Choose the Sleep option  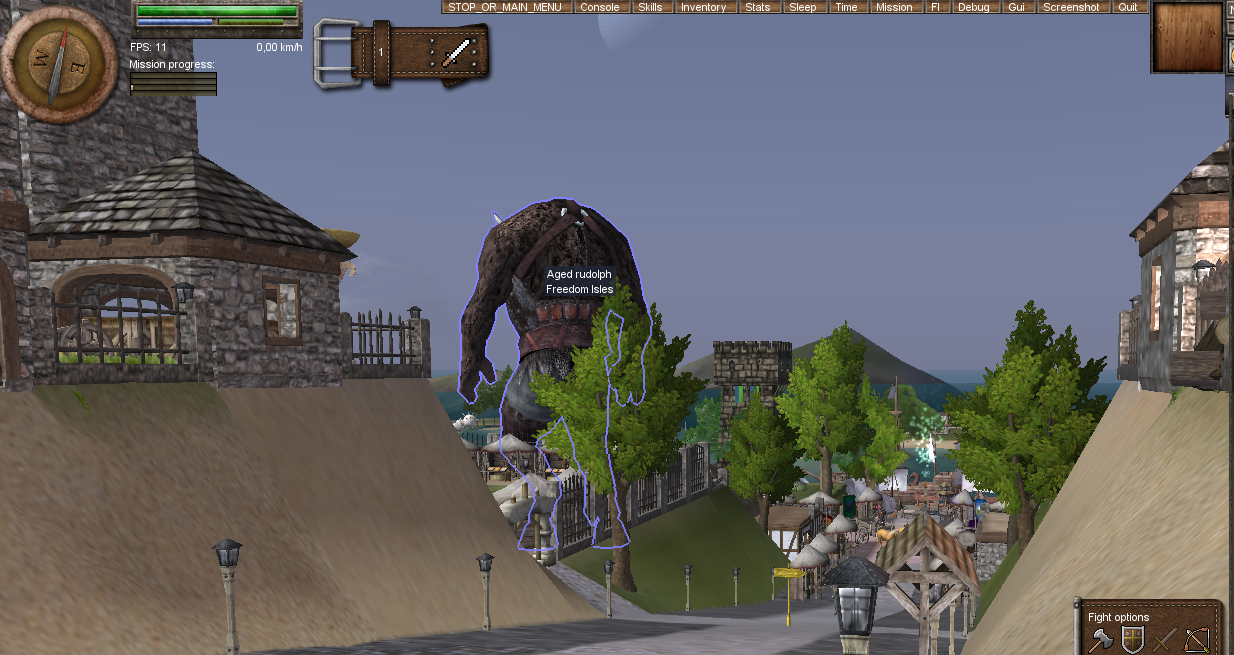coord(802,7)
